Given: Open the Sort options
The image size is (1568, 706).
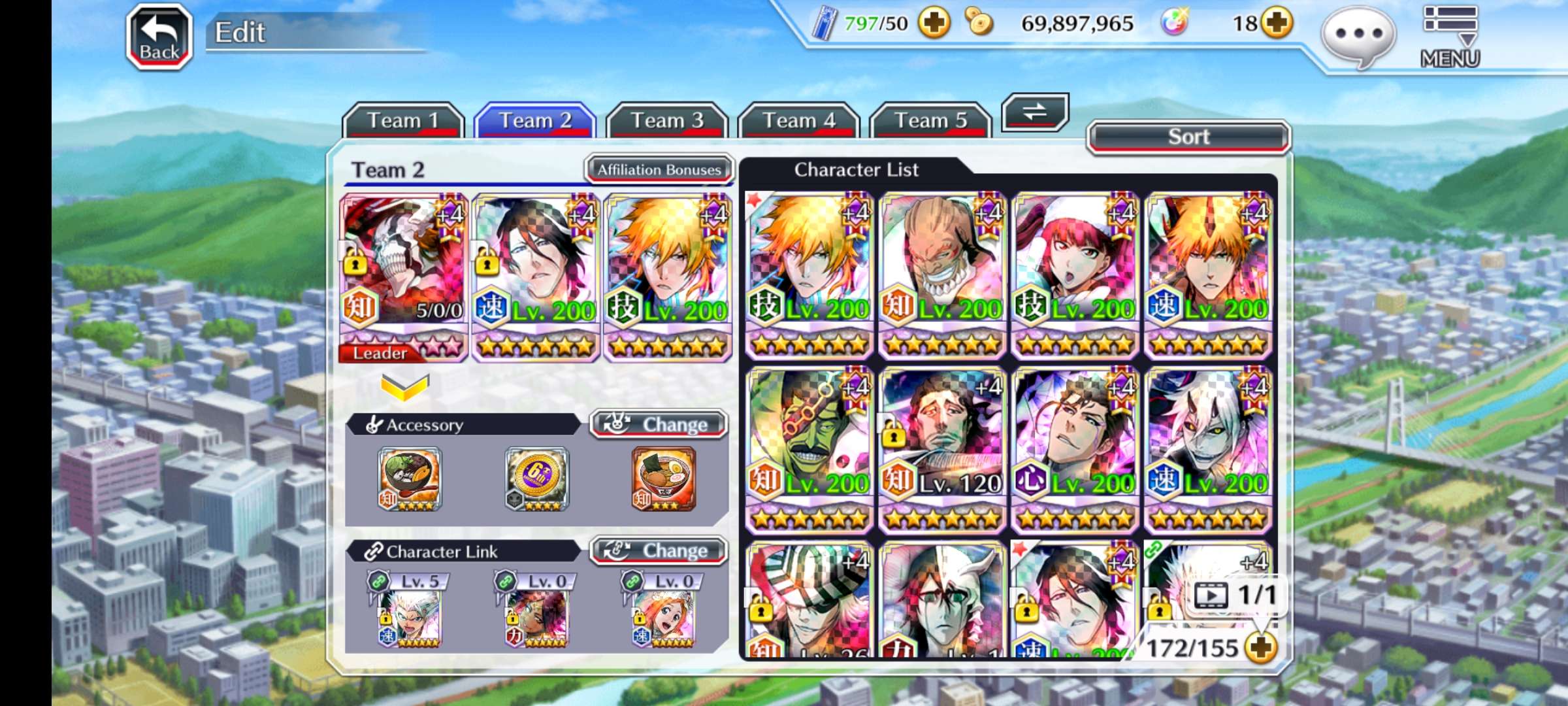Looking at the screenshot, I should click(1188, 137).
